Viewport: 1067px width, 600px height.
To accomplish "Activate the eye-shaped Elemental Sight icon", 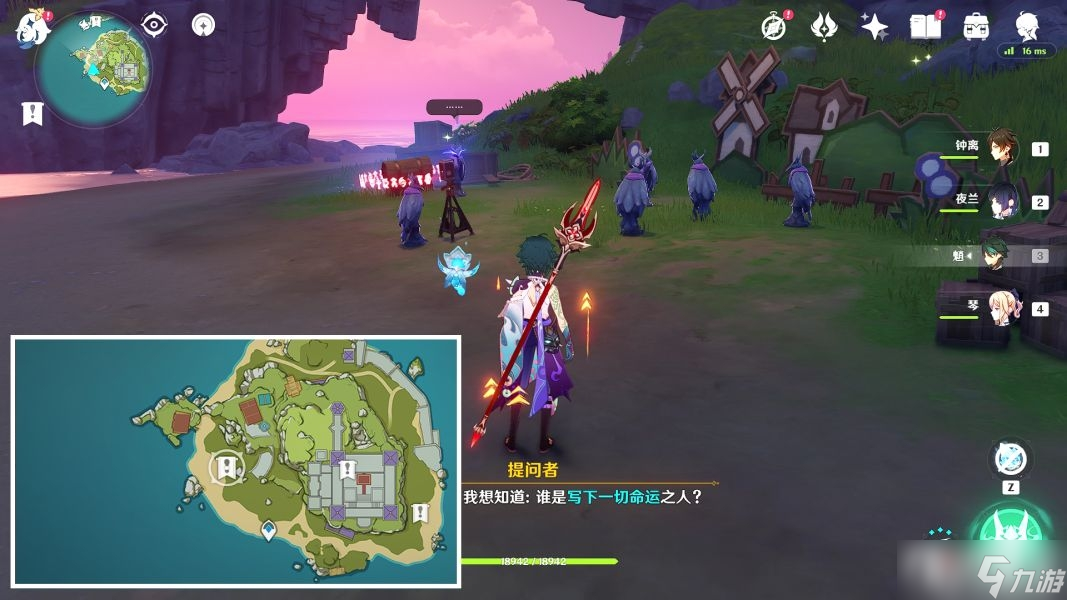I will click(x=154, y=24).
